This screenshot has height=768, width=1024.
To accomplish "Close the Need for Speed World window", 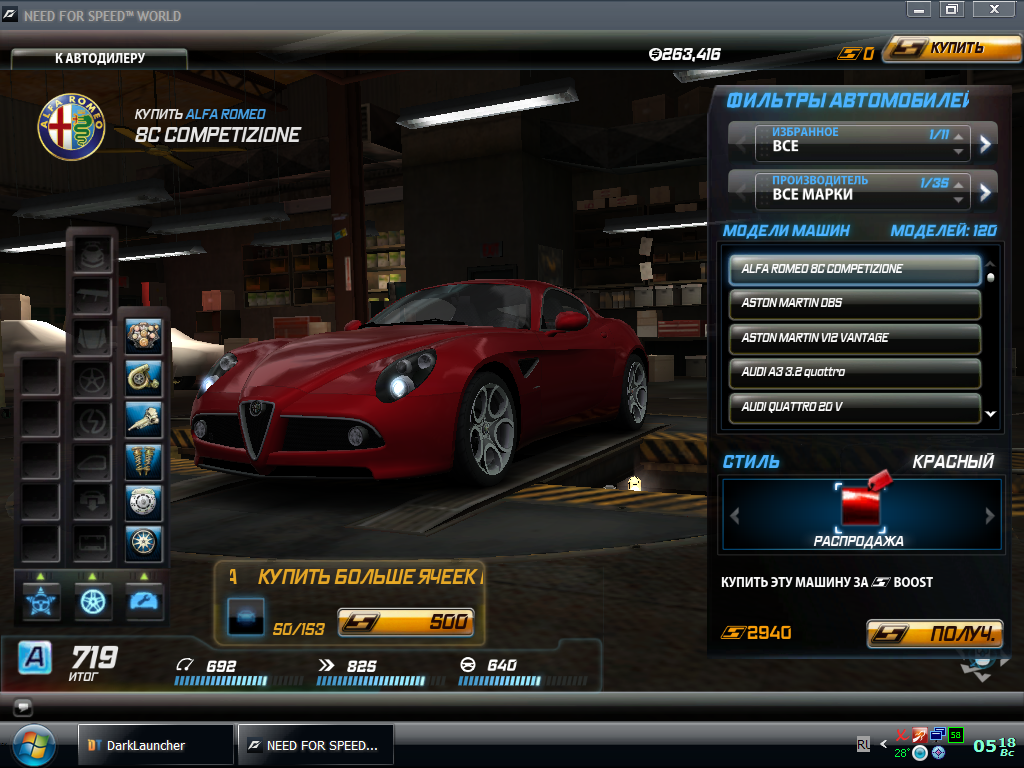I will click(x=993, y=9).
